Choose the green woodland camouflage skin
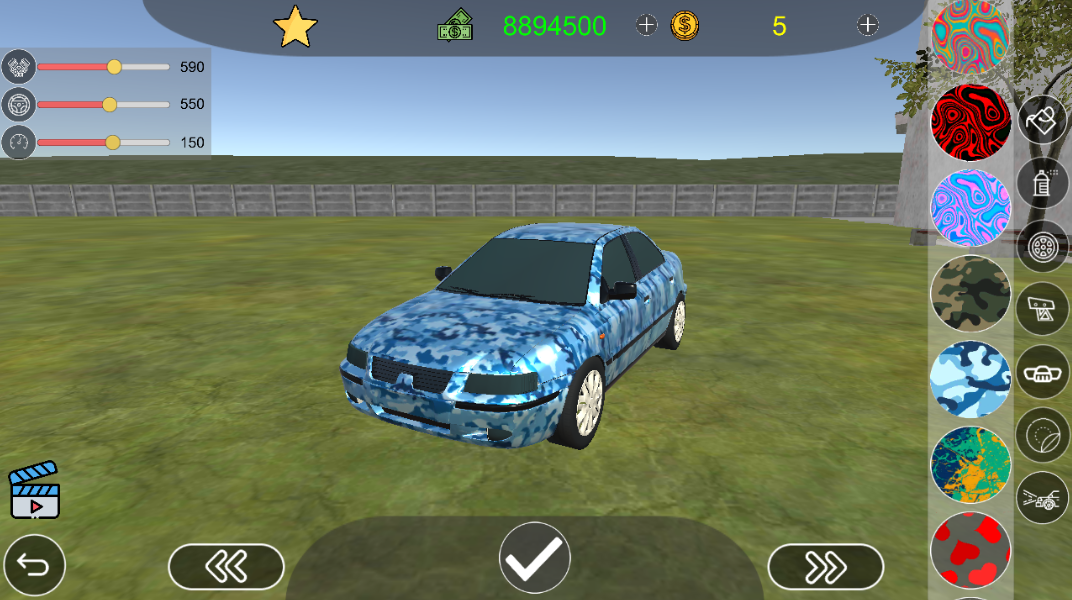 coord(970,293)
